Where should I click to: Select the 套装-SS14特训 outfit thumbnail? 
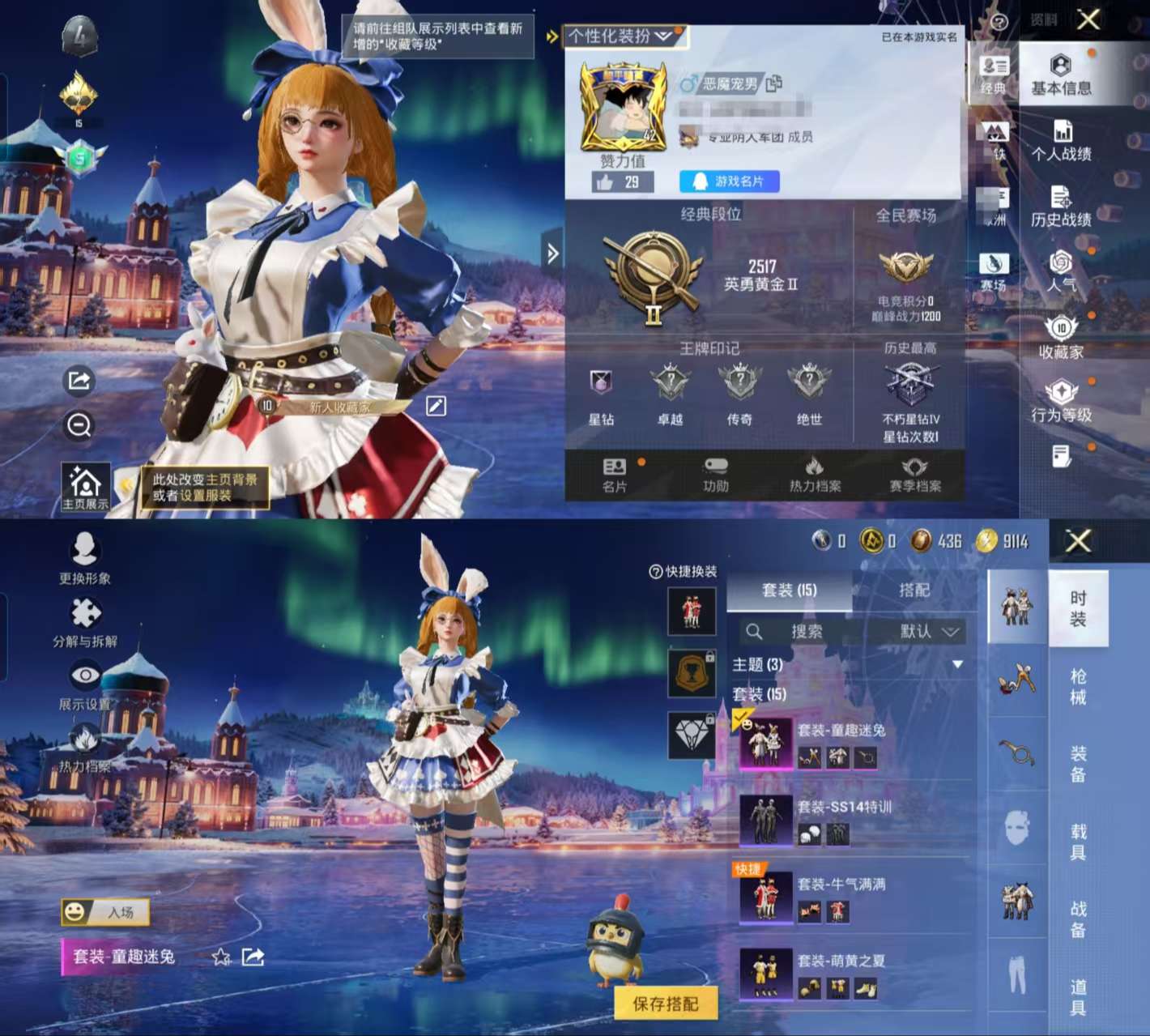pyautogui.click(x=767, y=820)
